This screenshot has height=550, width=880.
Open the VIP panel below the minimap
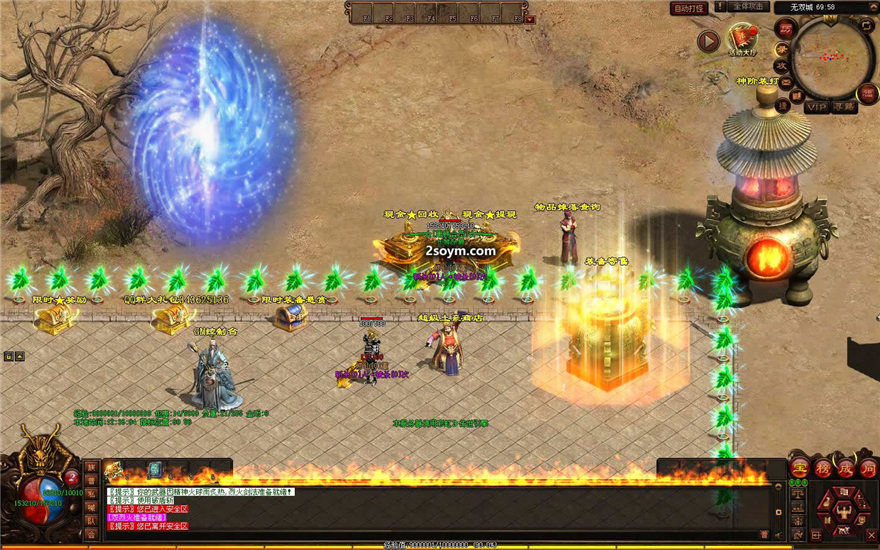817,105
